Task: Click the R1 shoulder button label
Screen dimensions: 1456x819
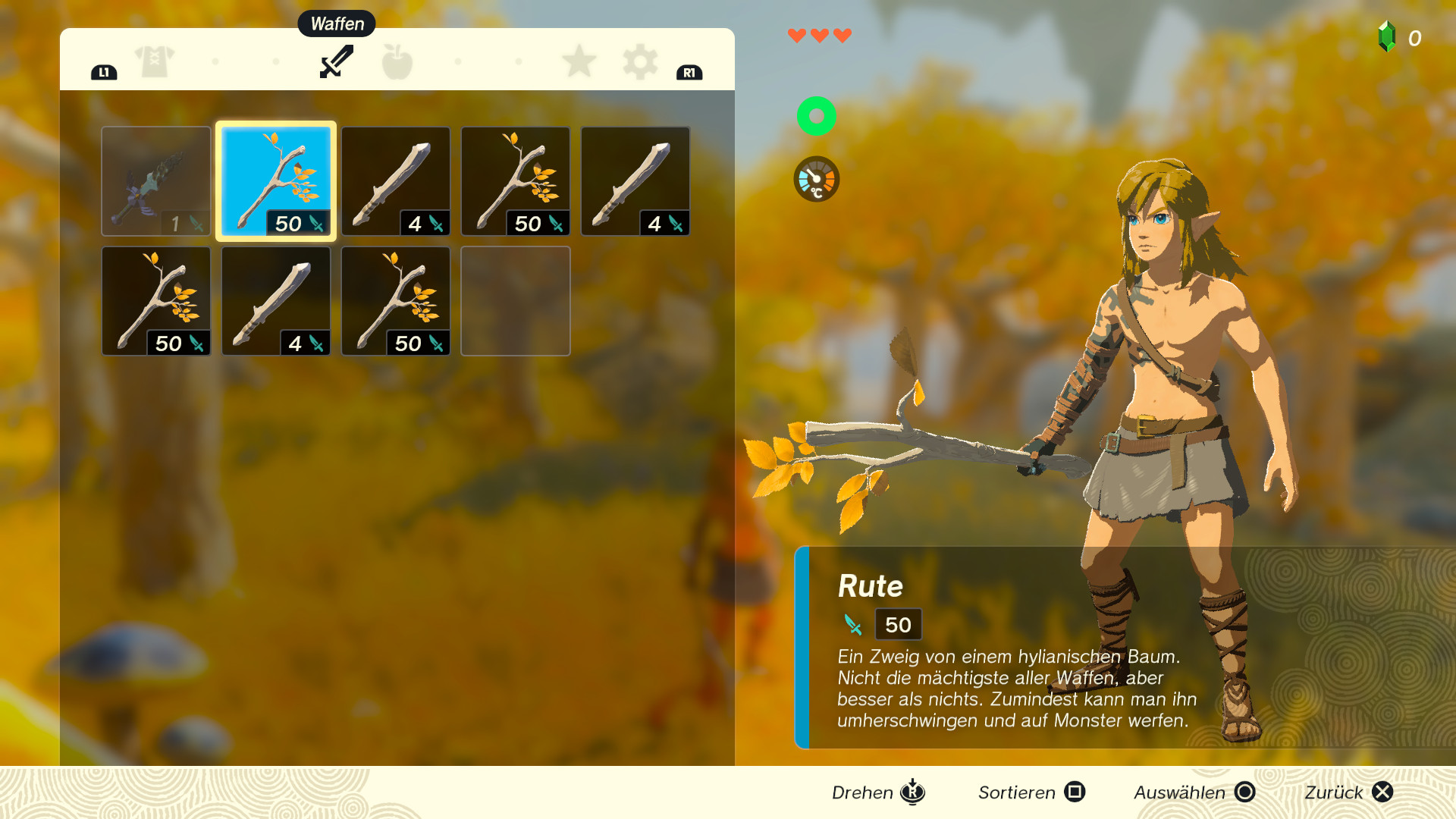Action: 689,73
